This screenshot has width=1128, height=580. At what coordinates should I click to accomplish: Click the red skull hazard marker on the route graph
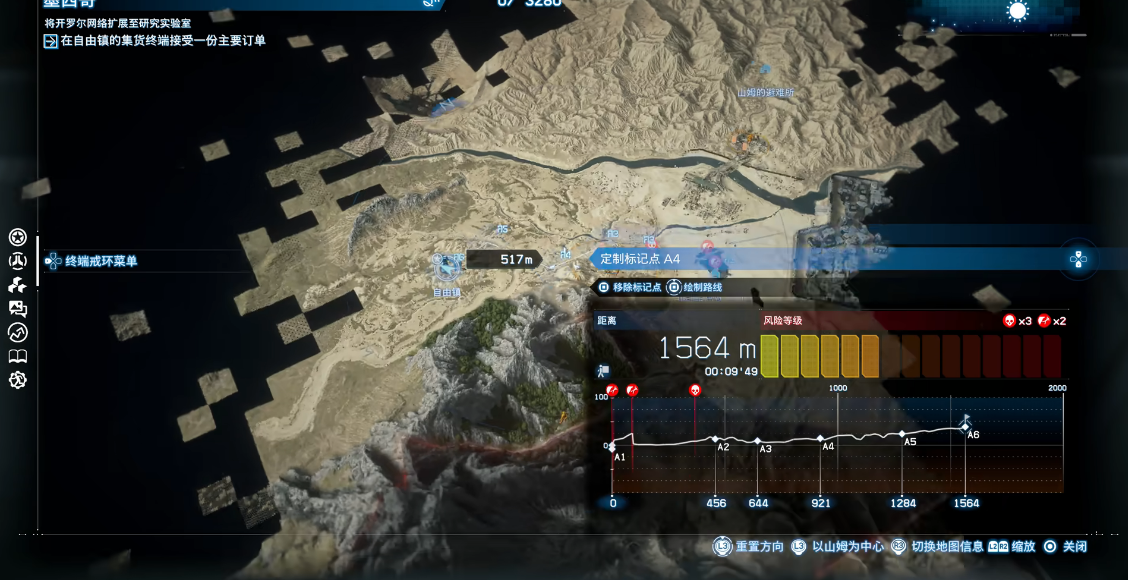coord(695,390)
